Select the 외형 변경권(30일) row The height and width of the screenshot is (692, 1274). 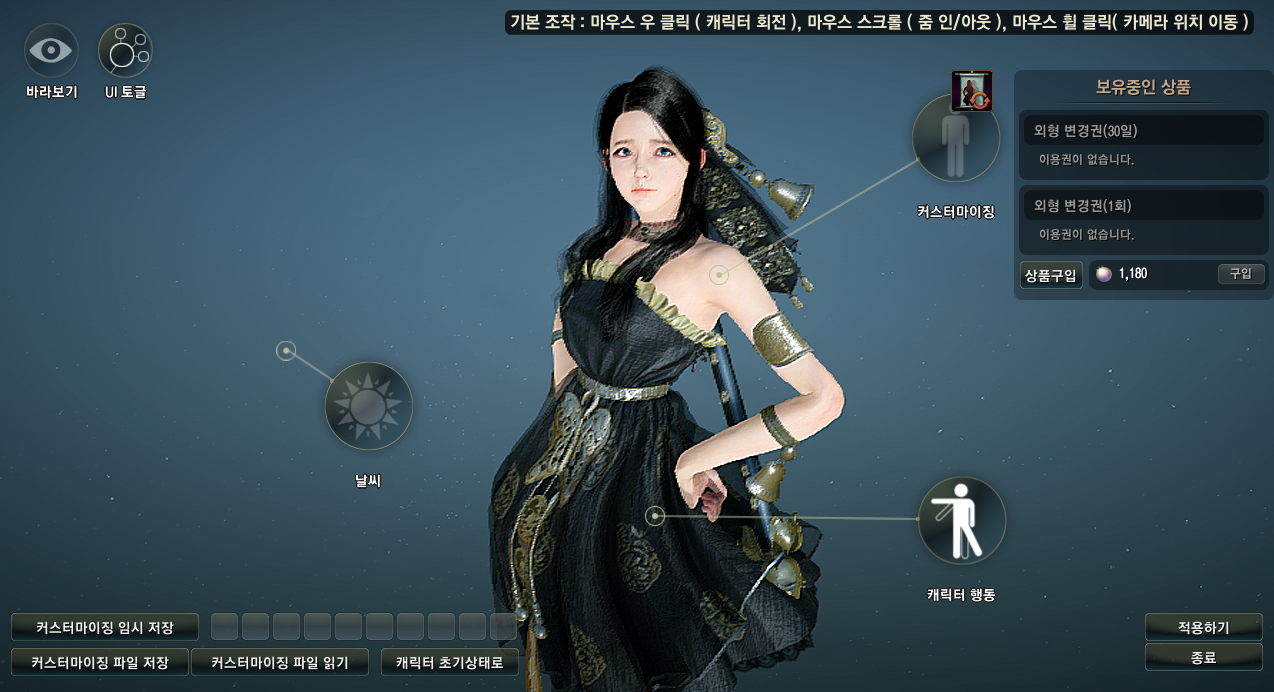click(1143, 130)
